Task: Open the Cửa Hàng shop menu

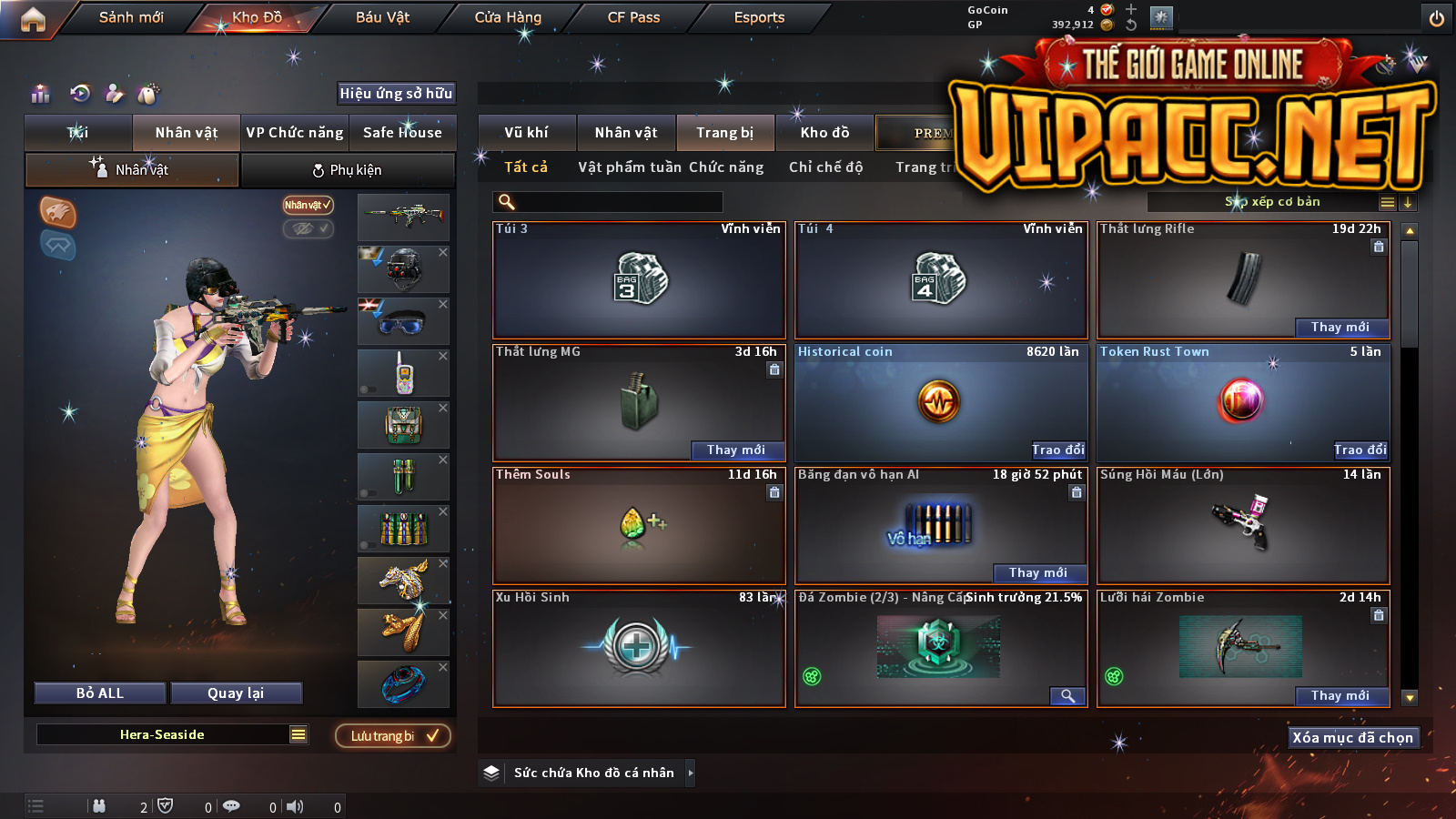Action: pos(508,17)
